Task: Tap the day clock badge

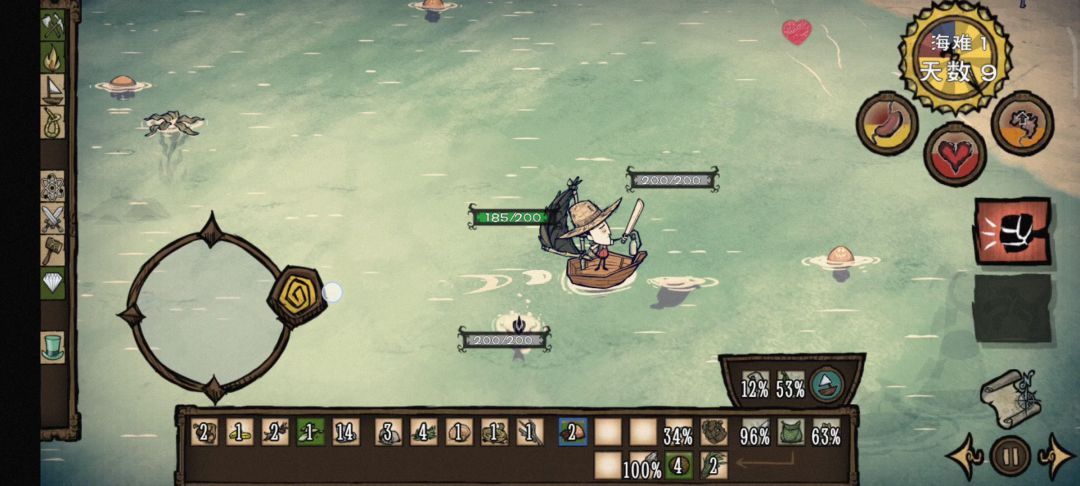Action: pos(958,57)
